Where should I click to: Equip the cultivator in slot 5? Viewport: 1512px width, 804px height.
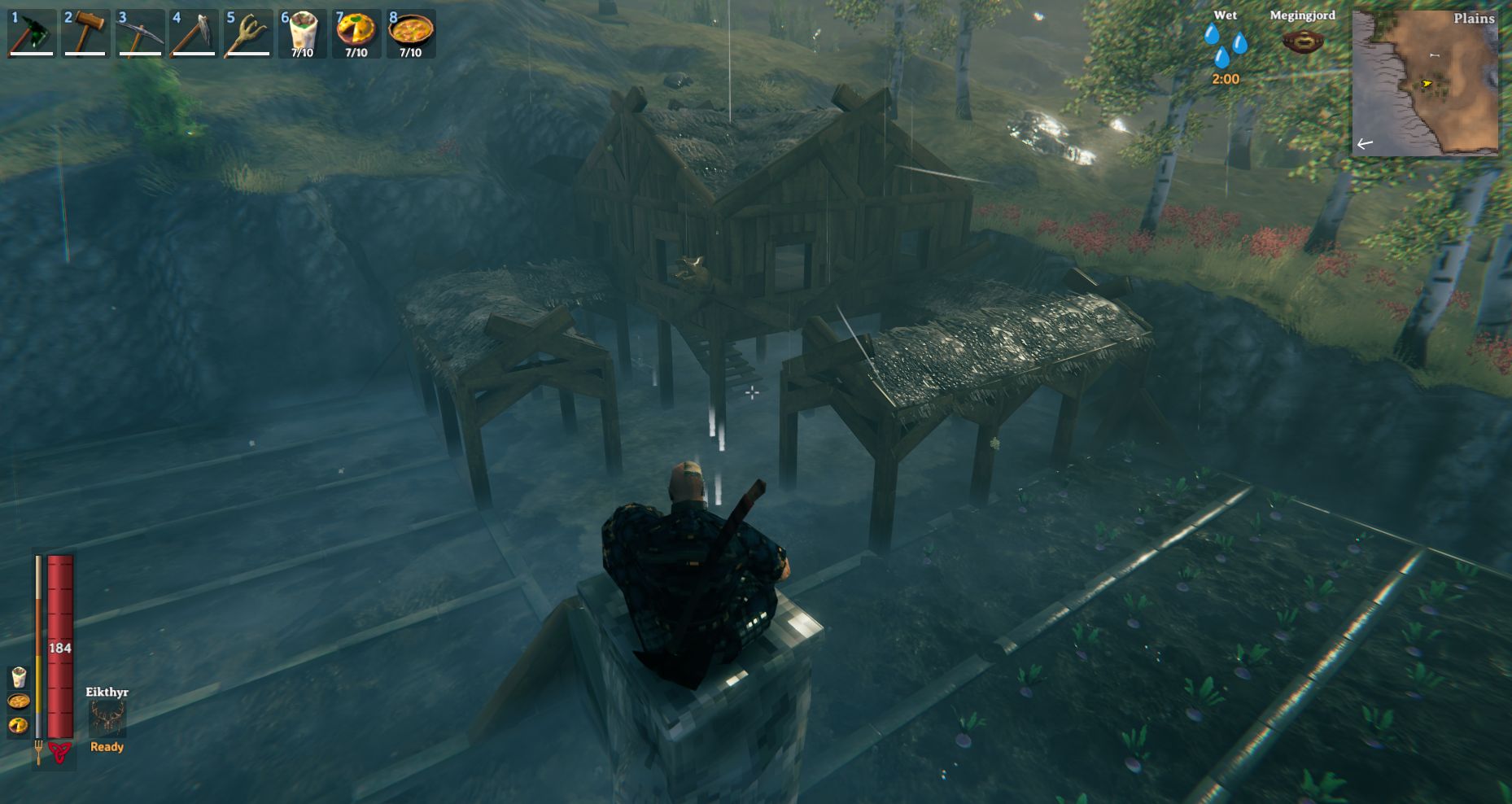248,33
